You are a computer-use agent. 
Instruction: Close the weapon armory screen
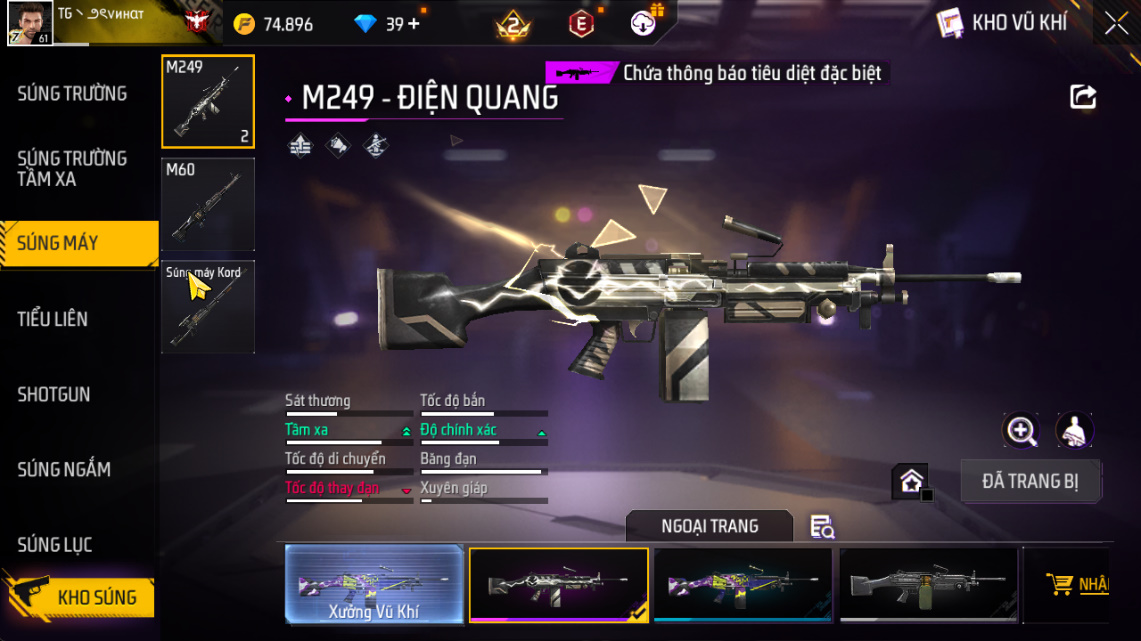tap(1116, 23)
